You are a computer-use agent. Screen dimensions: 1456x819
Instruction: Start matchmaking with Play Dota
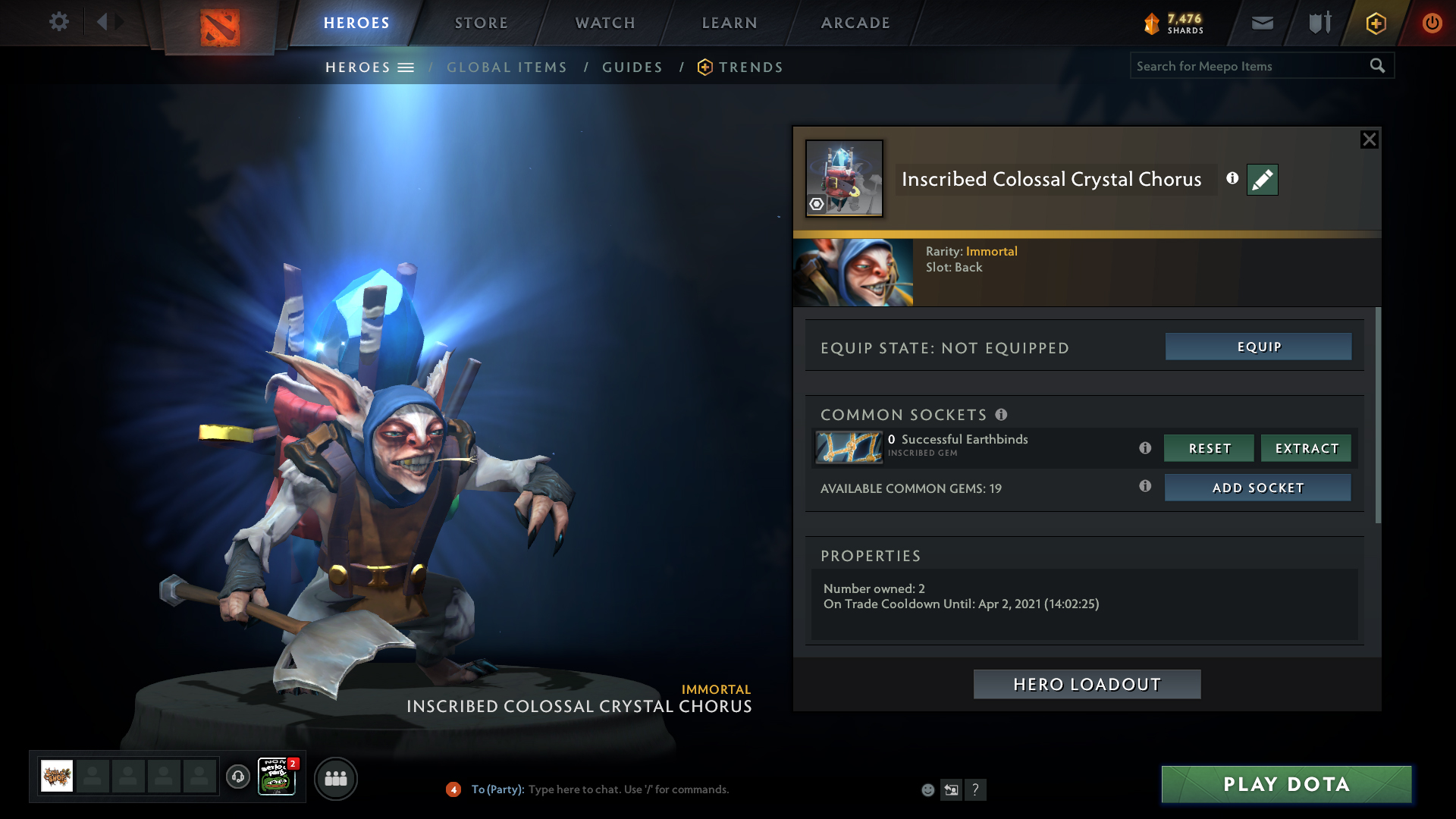[x=1286, y=784]
